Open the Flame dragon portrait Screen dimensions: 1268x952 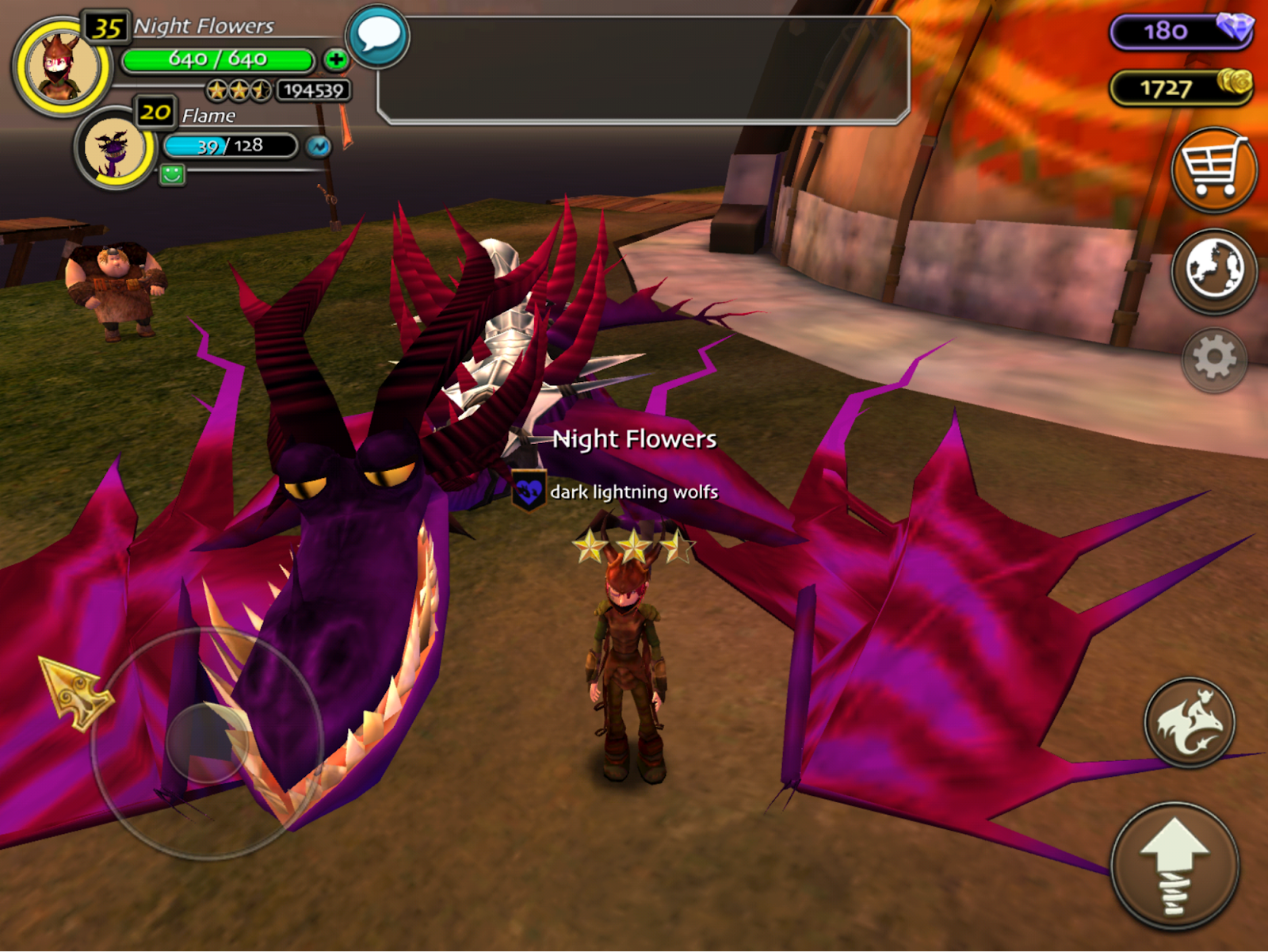point(115,149)
